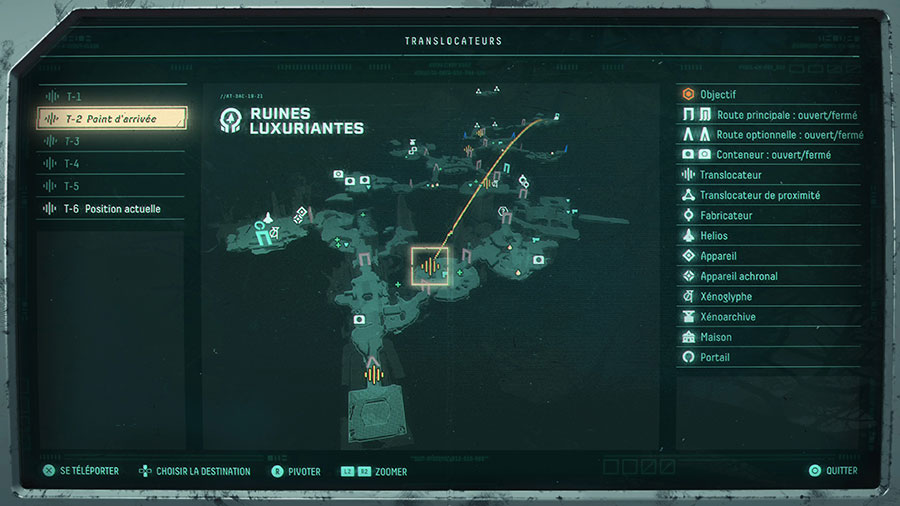Click the Xénoarchive legend entry

point(768,317)
